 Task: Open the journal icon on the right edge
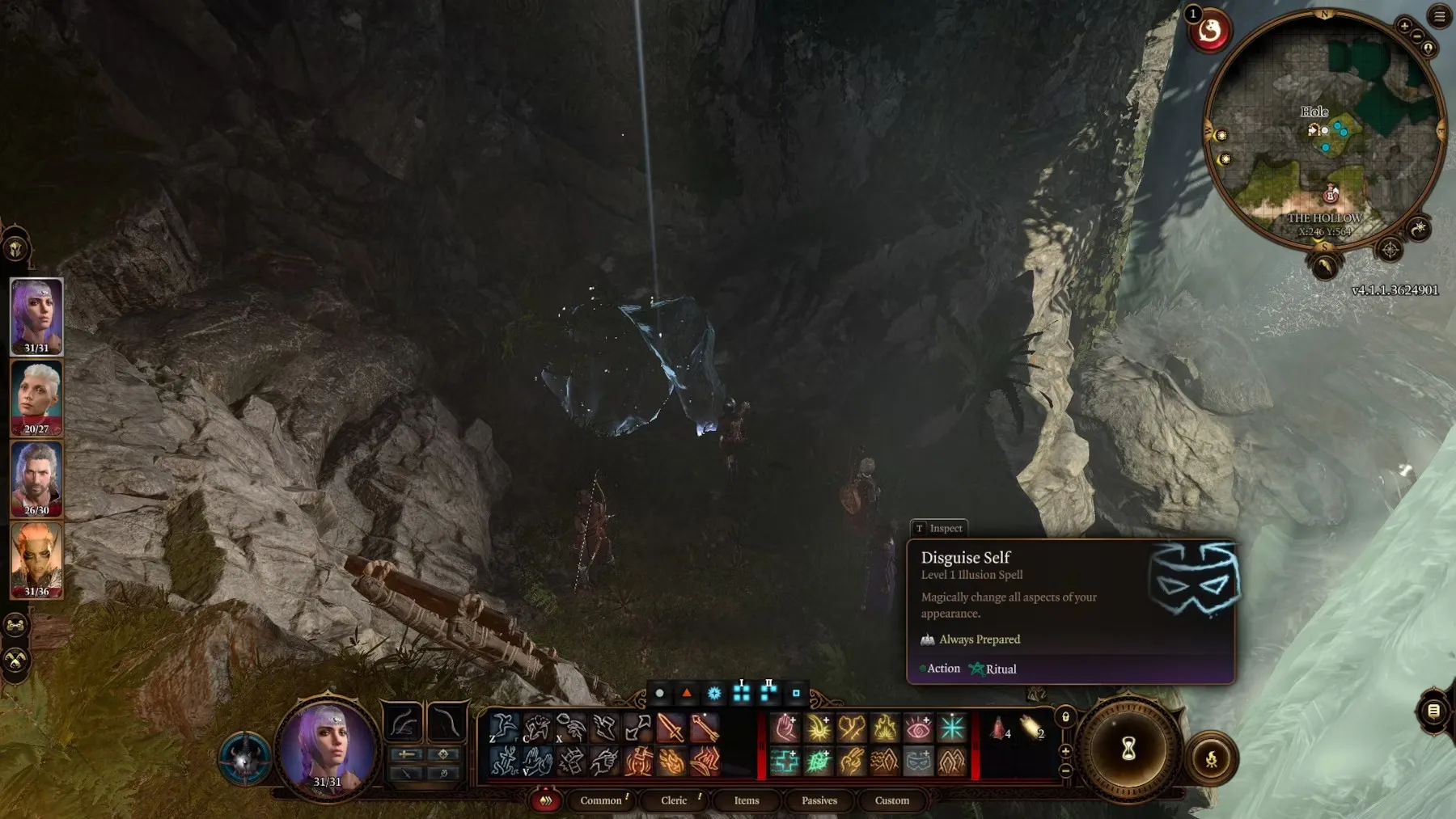[1433, 711]
